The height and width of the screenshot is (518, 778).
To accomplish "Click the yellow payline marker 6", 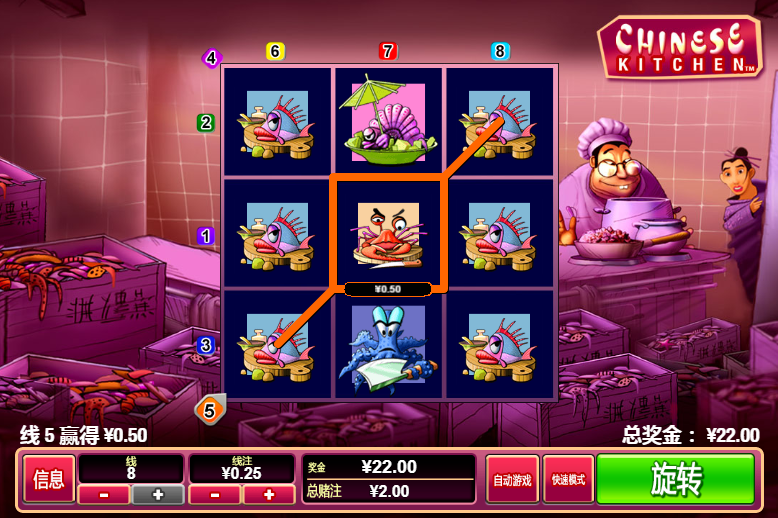I will click(x=276, y=51).
